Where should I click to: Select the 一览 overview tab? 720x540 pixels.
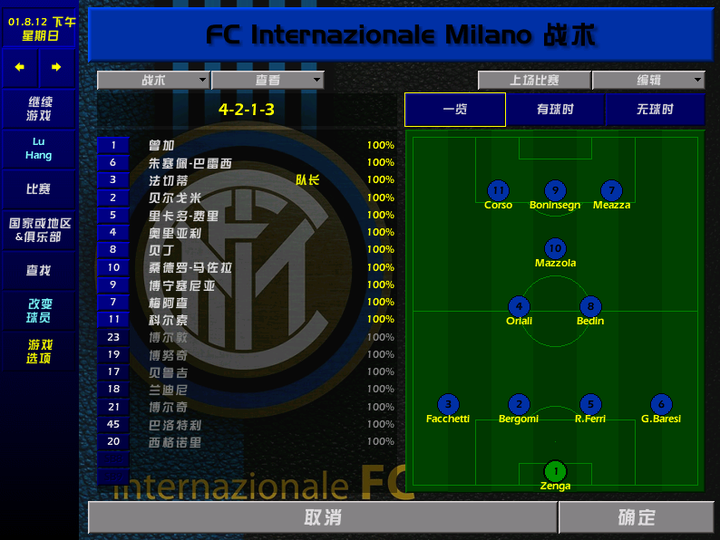coord(455,110)
